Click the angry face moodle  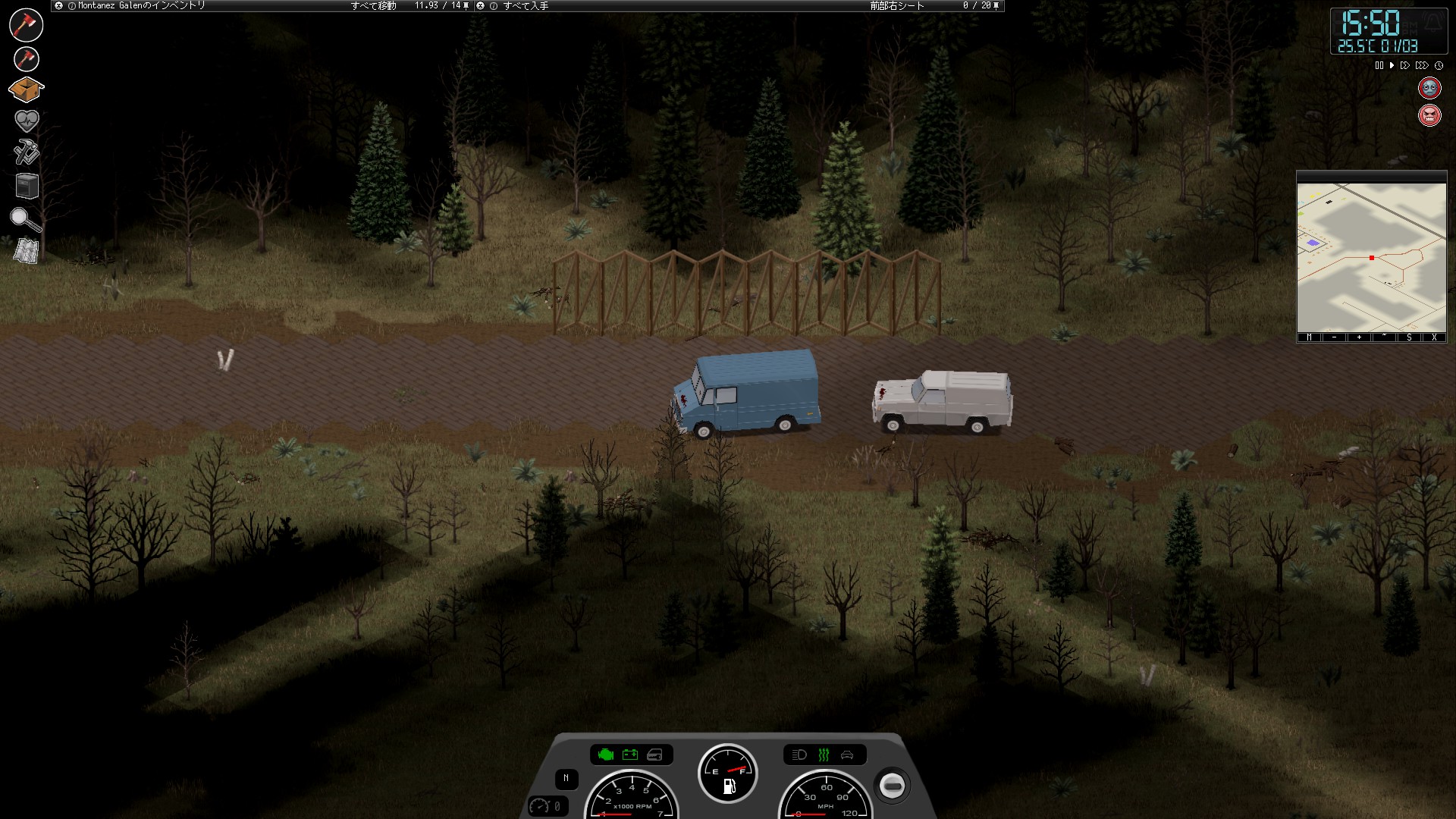[x=1429, y=116]
